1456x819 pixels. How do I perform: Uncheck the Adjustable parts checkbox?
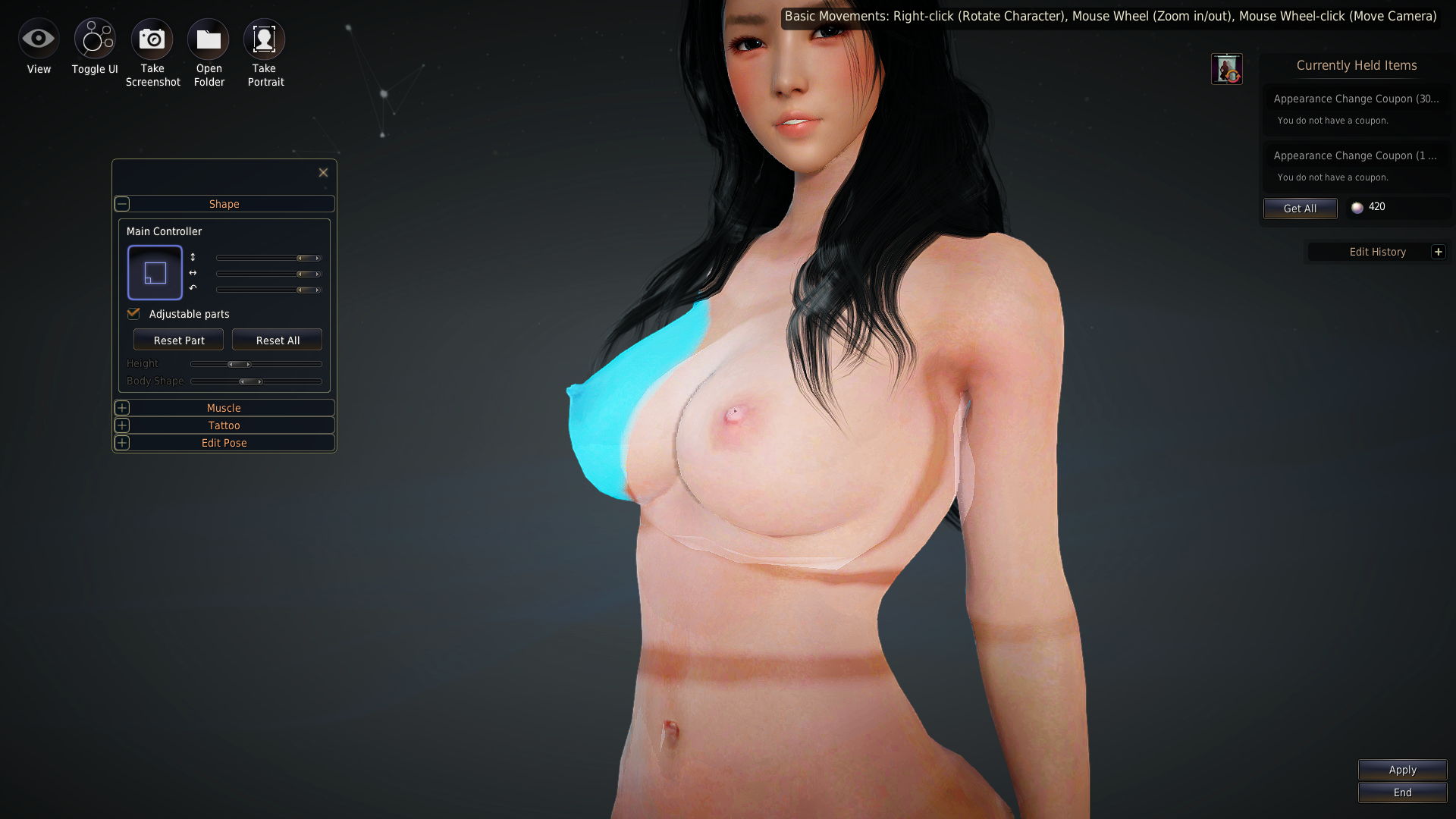click(133, 313)
